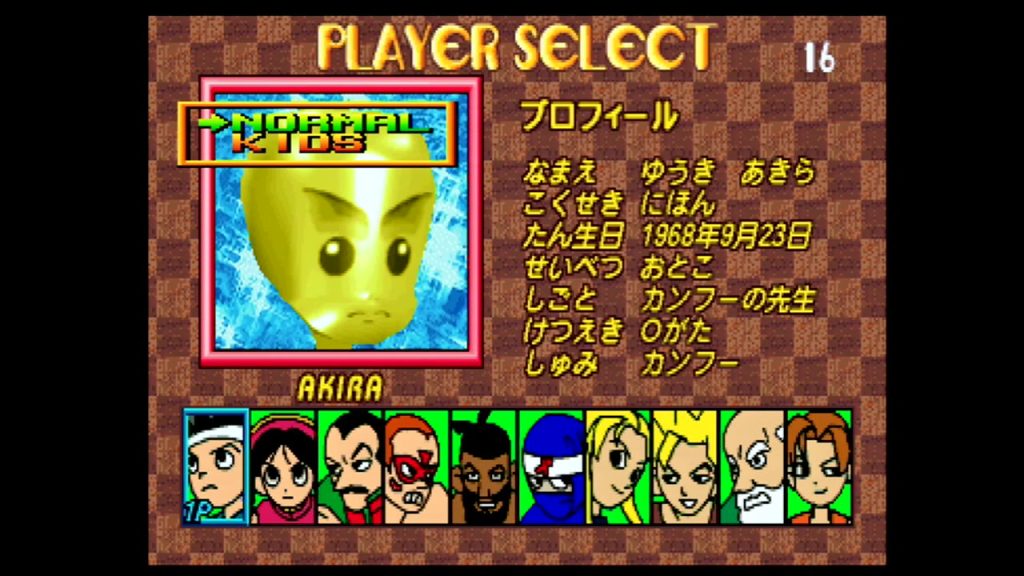Pick Shun, the bald white-bearded old man

point(752,466)
